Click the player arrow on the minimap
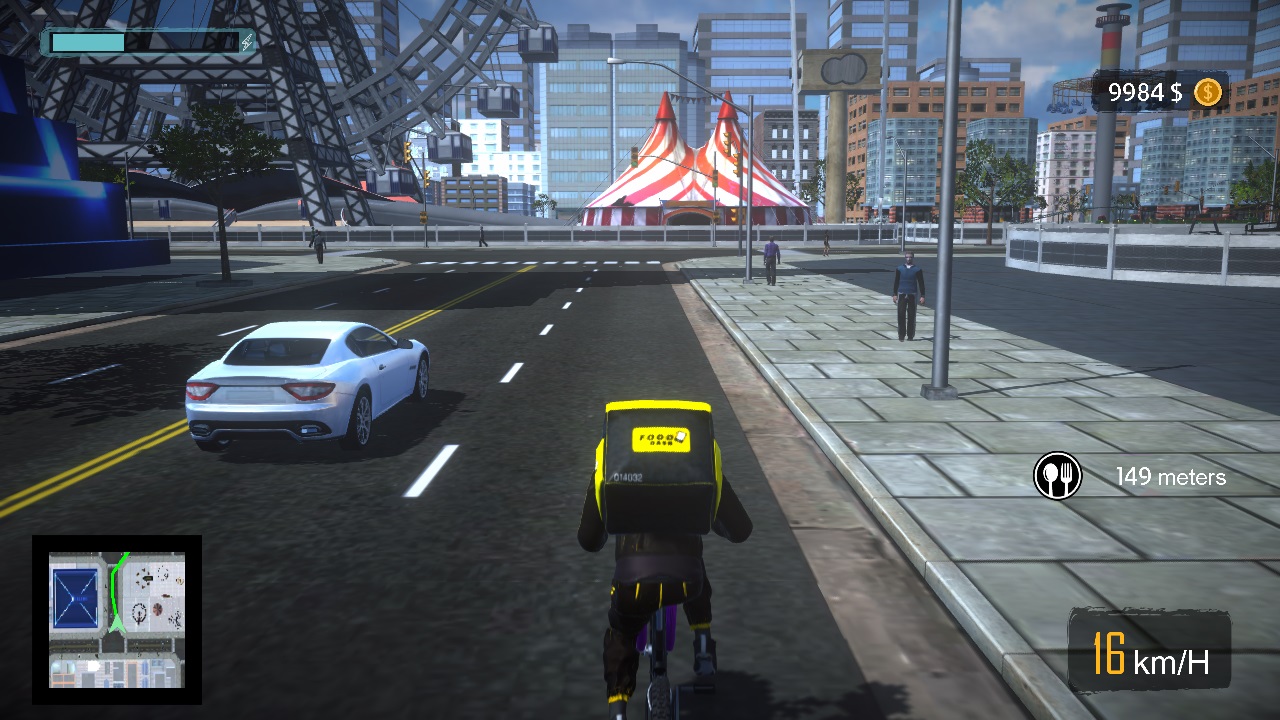The image size is (1280, 720). 115,624
